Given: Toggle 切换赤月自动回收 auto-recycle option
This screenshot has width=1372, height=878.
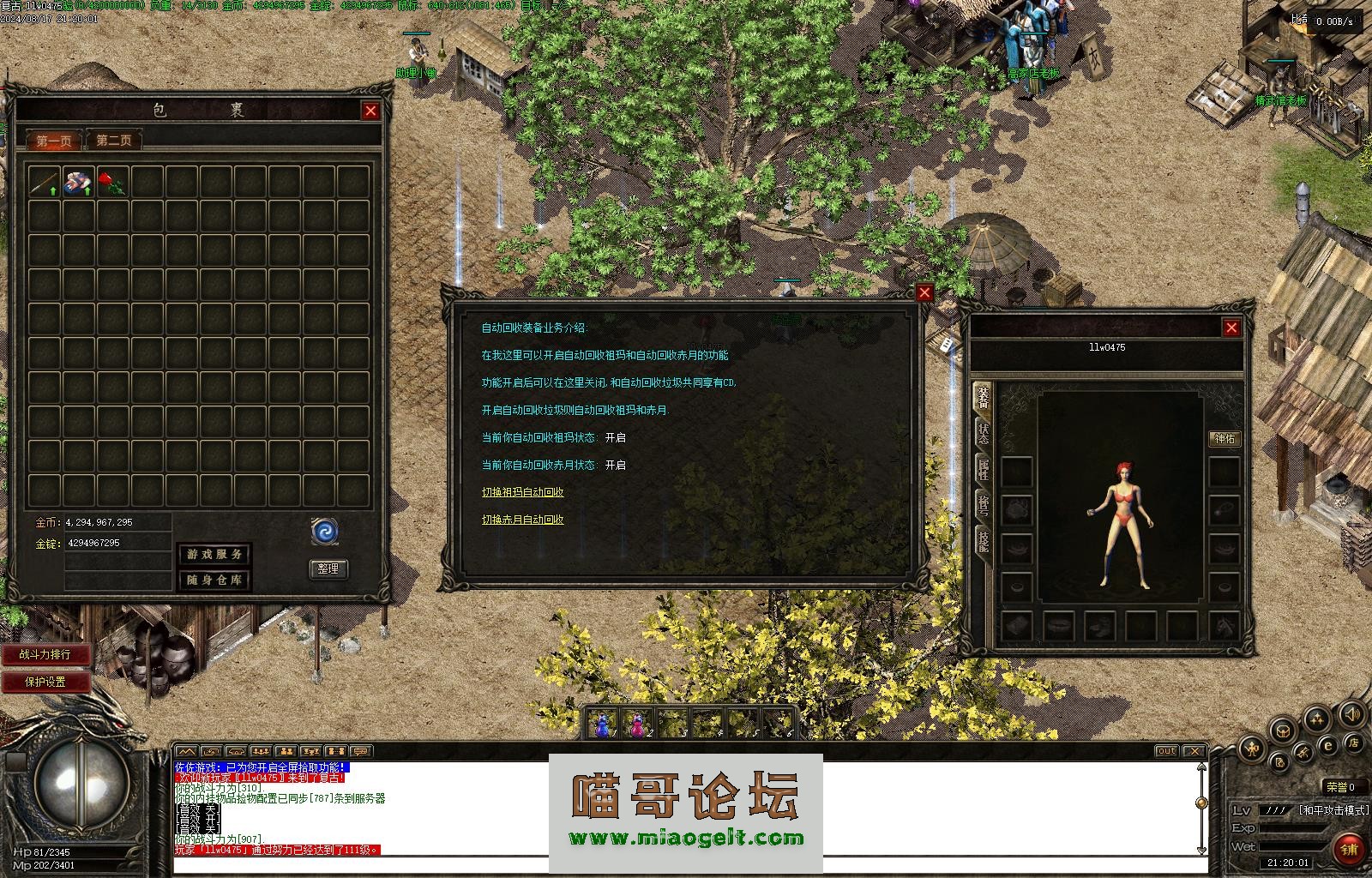Looking at the screenshot, I should click(522, 520).
